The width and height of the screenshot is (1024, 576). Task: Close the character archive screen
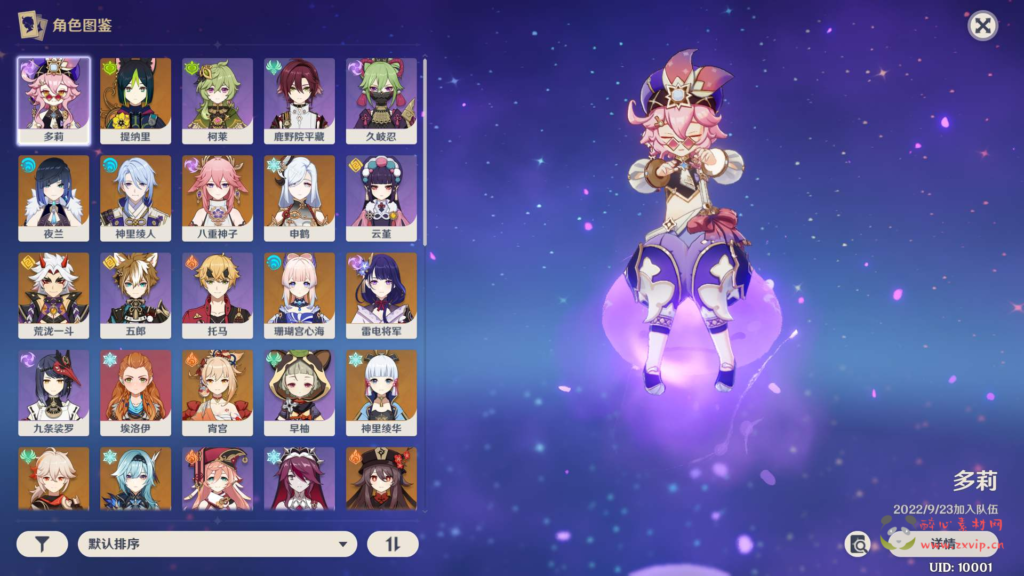(983, 26)
